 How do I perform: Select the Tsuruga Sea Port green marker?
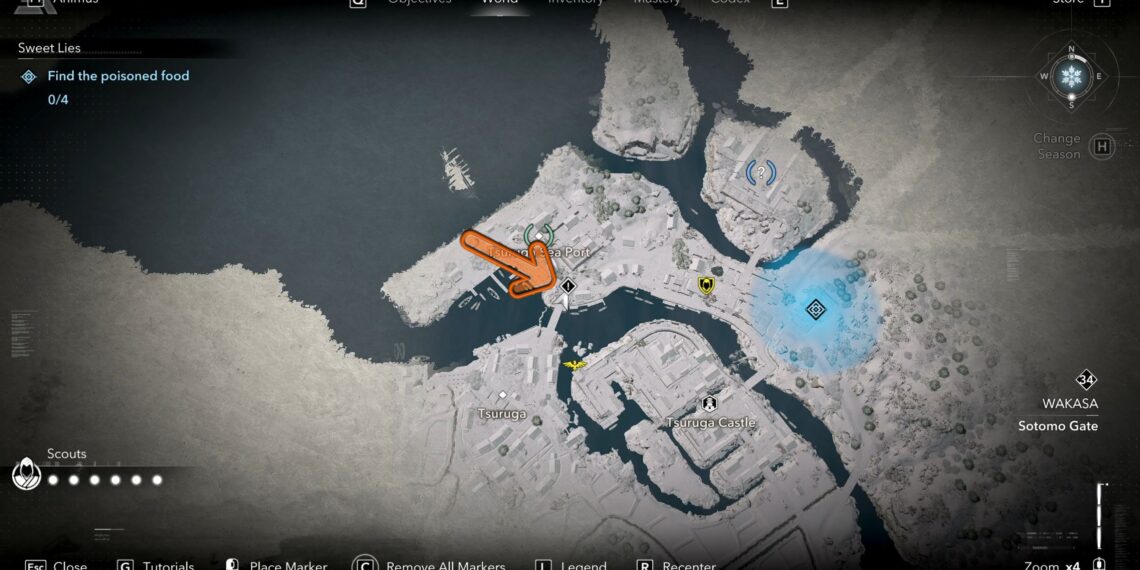pos(539,236)
